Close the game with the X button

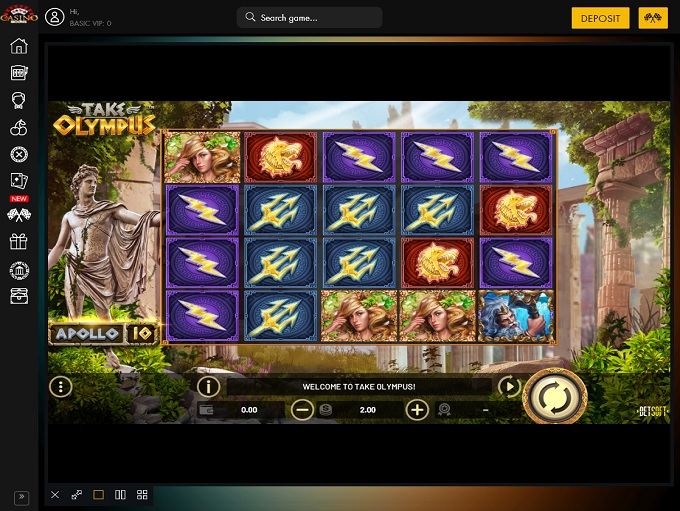[x=55, y=495]
